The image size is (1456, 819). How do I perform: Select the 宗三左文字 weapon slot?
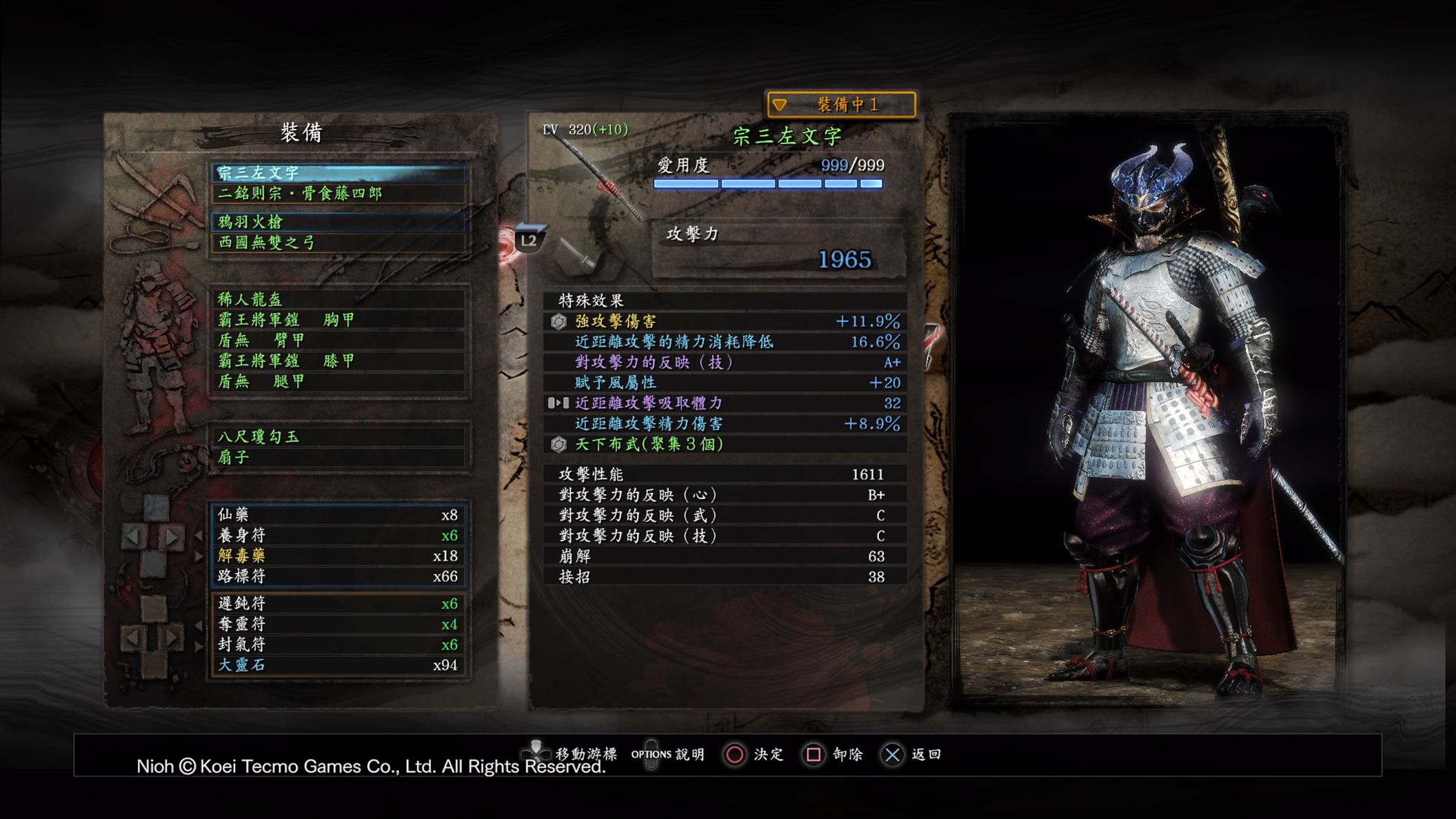click(338, 172)
